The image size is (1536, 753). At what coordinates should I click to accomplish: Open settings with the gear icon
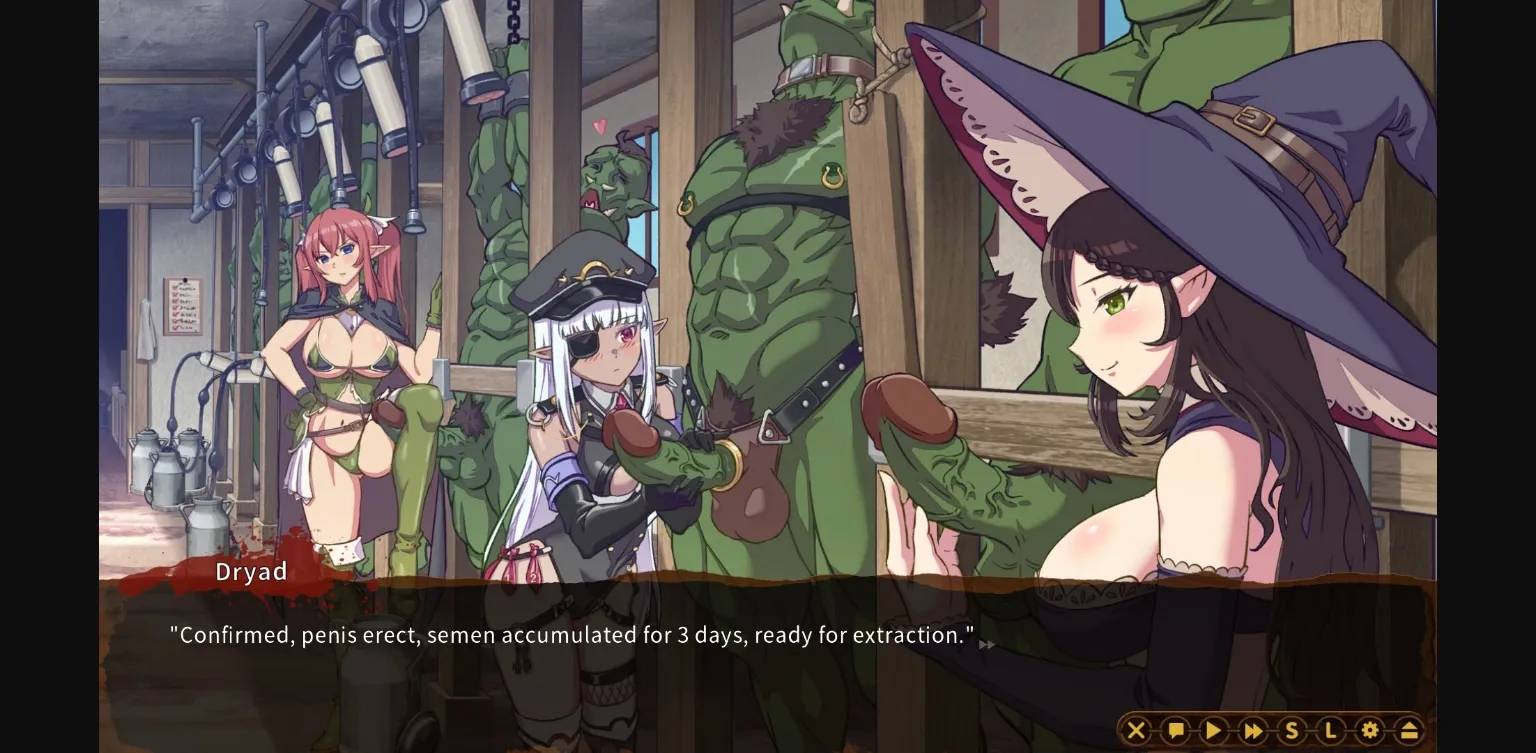tap(1370, 730)
